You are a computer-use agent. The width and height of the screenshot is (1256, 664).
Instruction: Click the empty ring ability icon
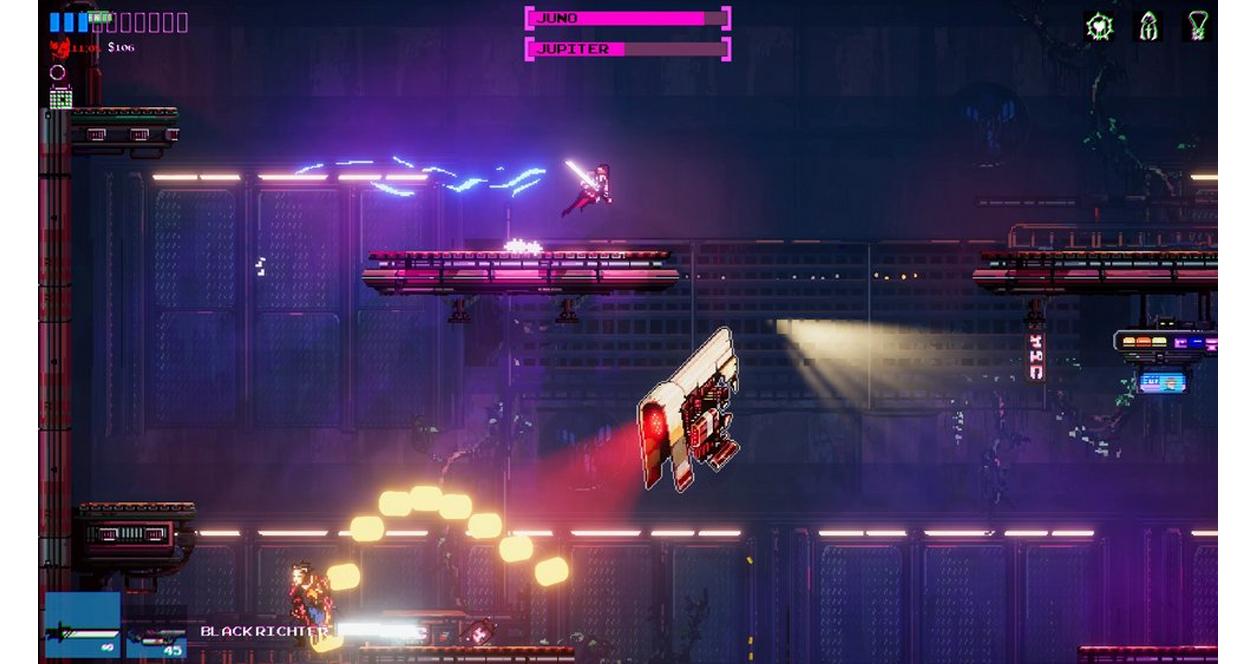58,72
